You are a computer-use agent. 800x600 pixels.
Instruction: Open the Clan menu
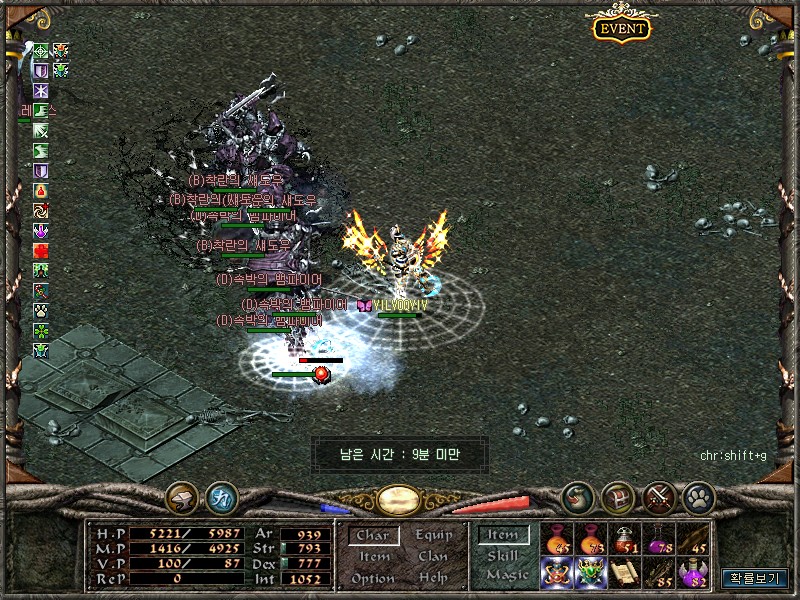pyautogui.click(x=433, y=556)
